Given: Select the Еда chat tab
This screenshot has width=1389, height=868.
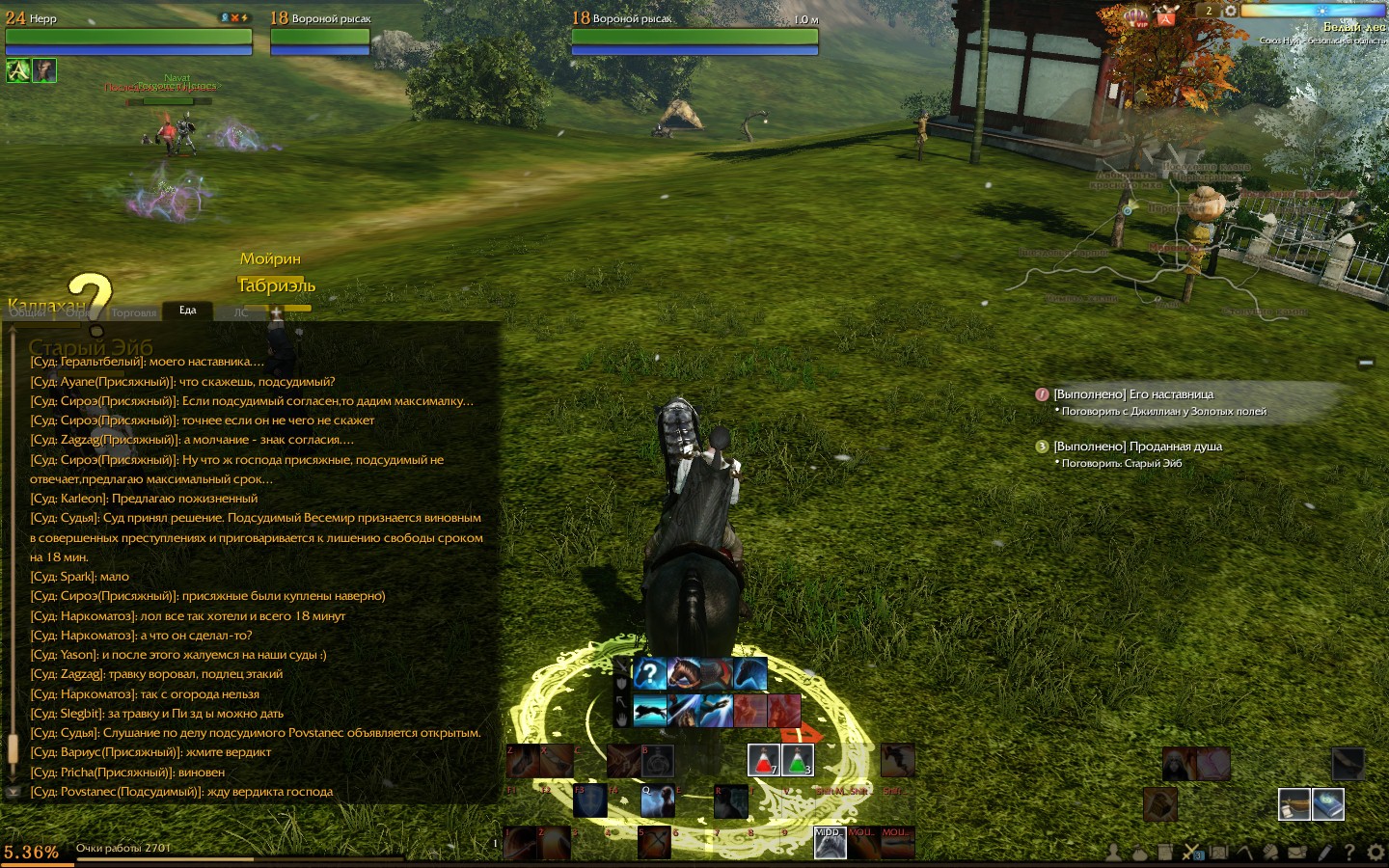Looking at the screenshot, I should pyautogui.click(x=187, y=310).
